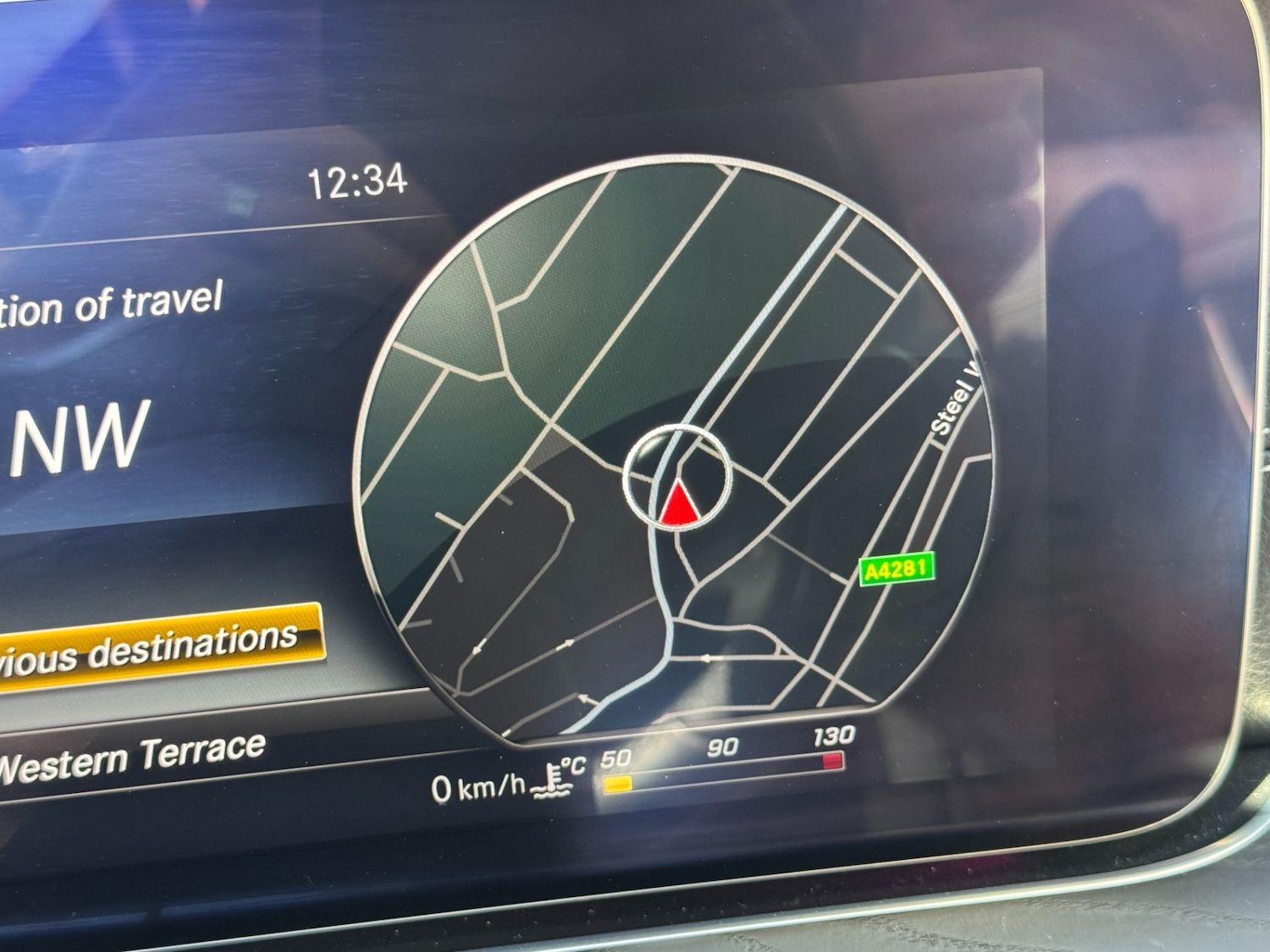Tap the NW compass heading indicator
1270x952 pixels.
point(80,438)
